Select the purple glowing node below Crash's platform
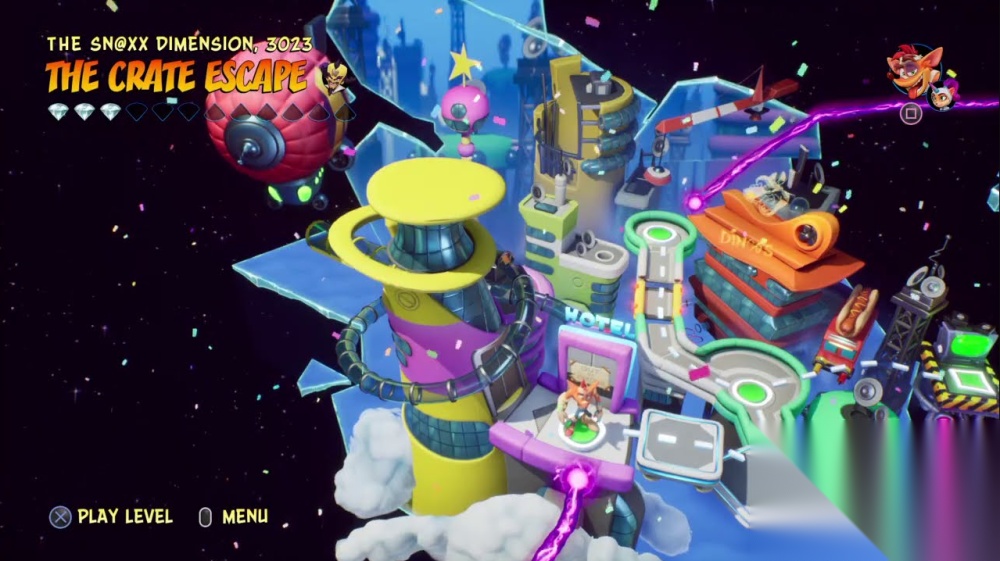 (x=576, y=480)
